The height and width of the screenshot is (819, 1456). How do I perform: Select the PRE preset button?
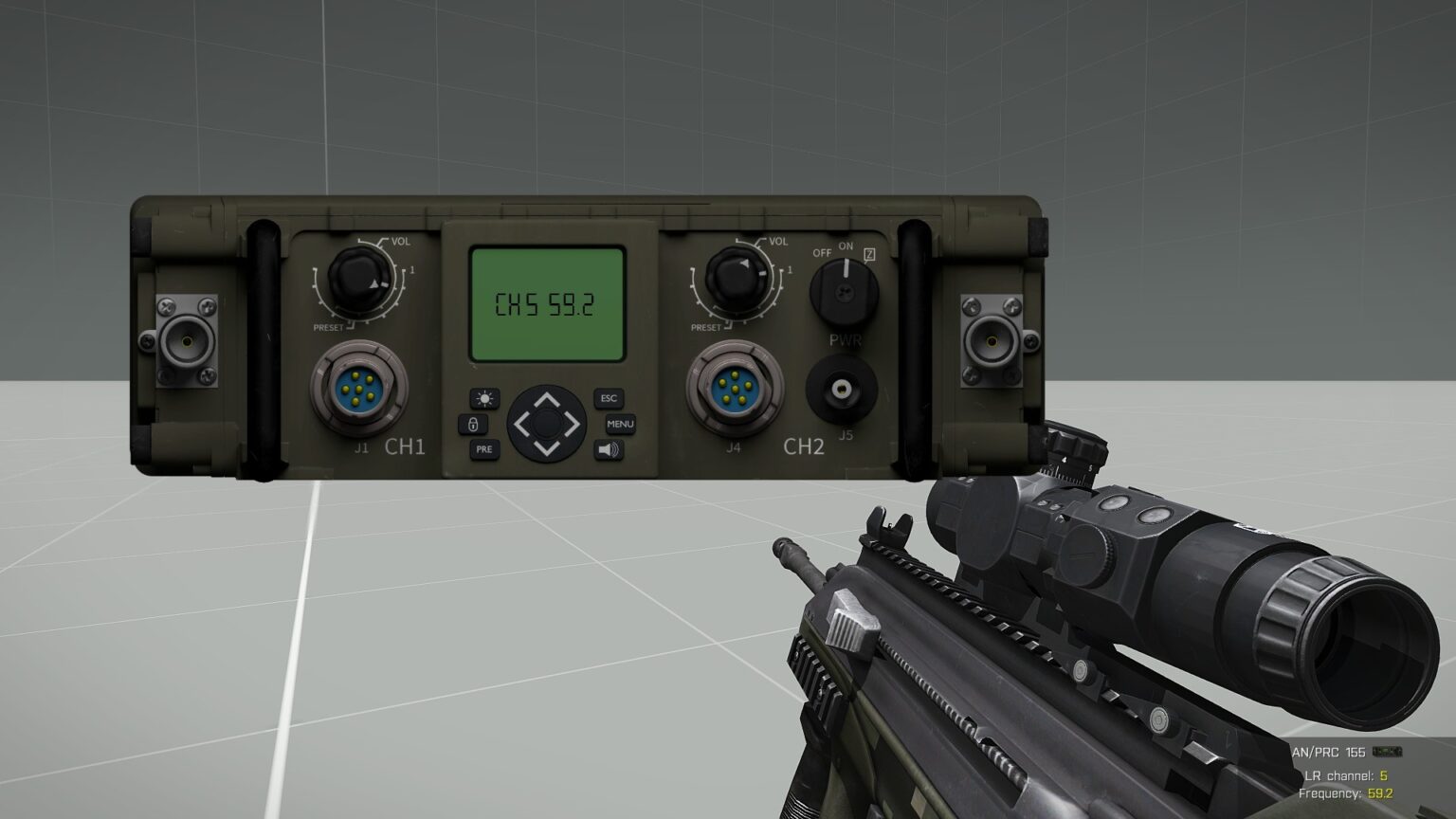tap(484, 448)
